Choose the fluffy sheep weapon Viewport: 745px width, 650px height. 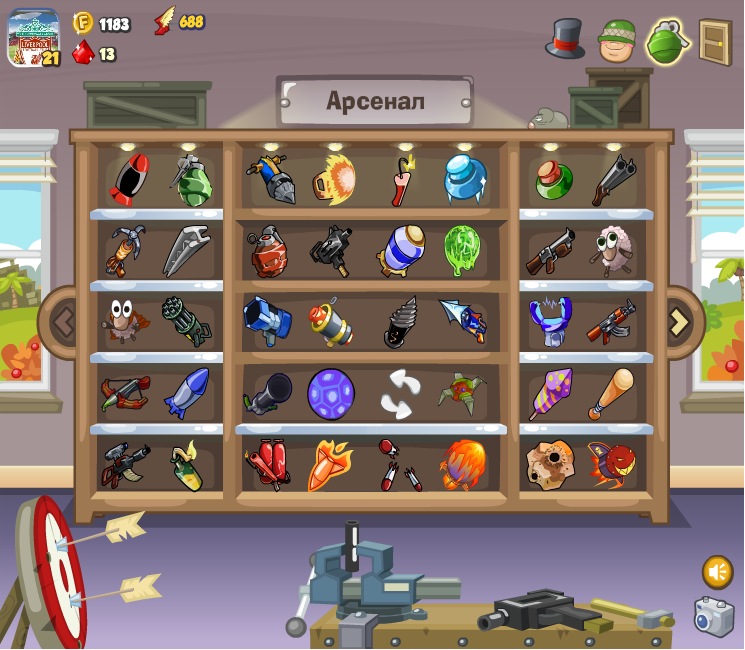pyautogui.click(x=611, y=250)
